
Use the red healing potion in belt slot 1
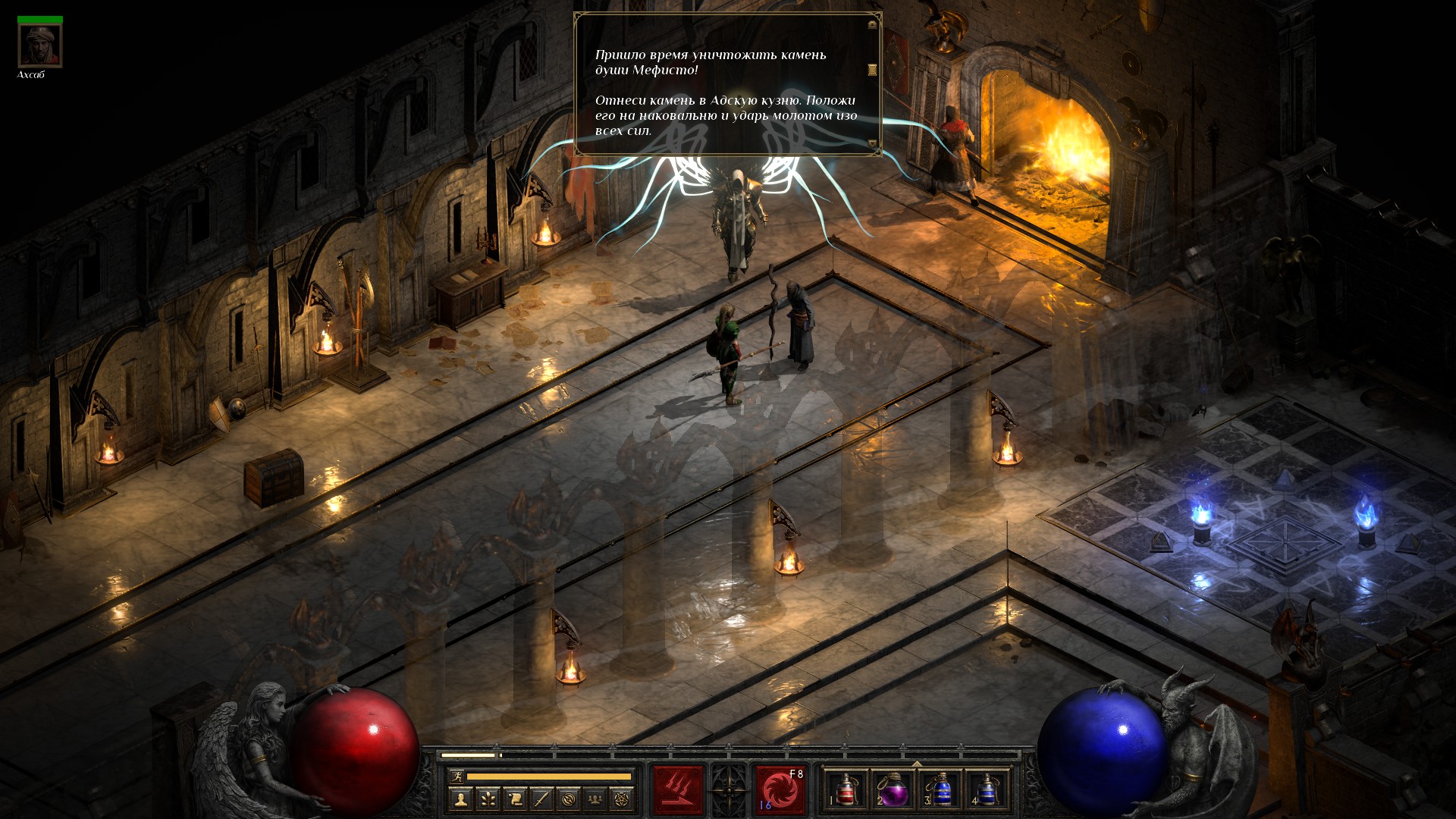[846, 790]
